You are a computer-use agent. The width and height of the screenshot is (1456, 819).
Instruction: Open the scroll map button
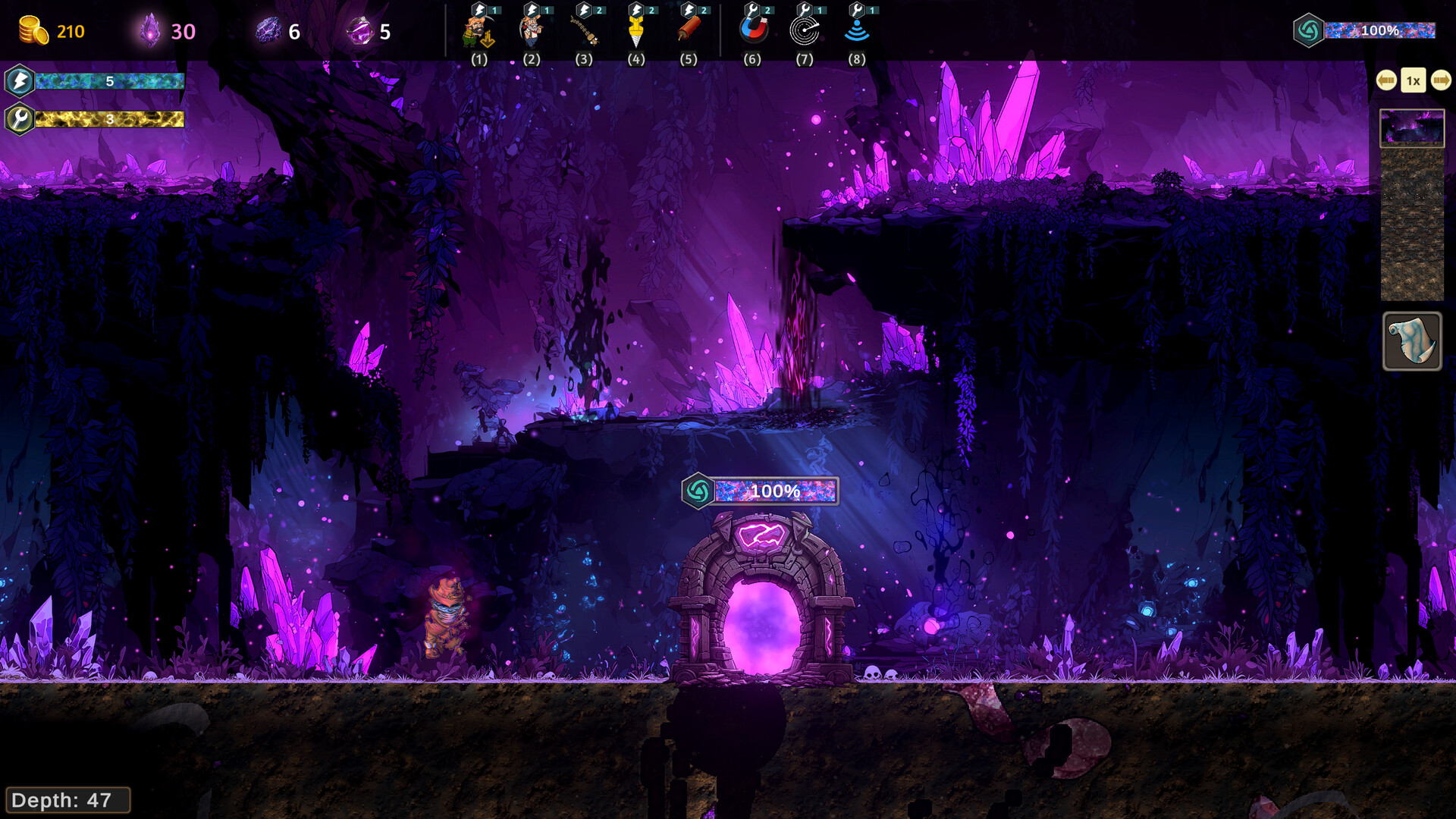pos(1412,341)
